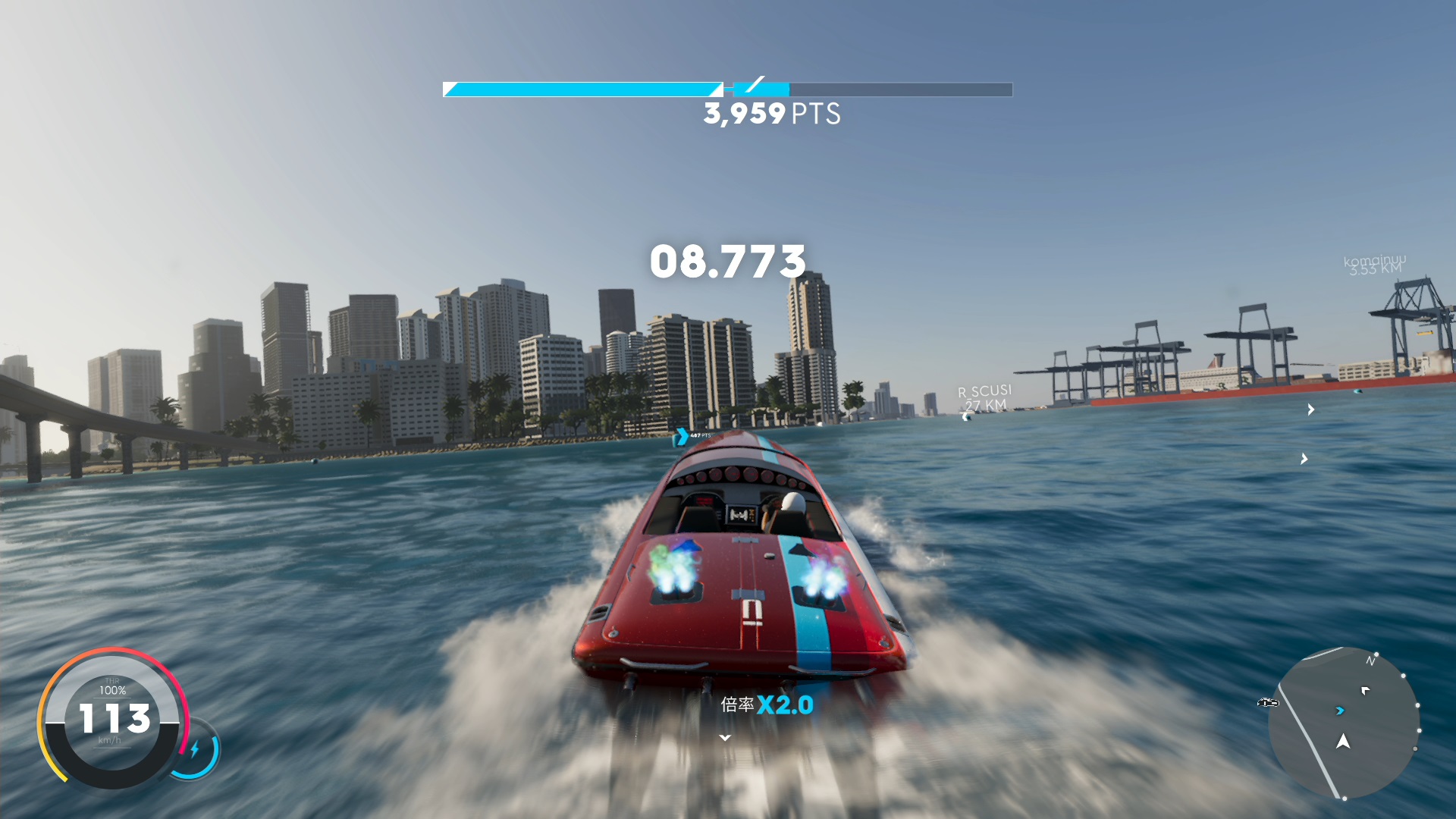Click the car icon beside the minimap
1456x819 pixels.
pyautogui.click(x=1267, y=703)
